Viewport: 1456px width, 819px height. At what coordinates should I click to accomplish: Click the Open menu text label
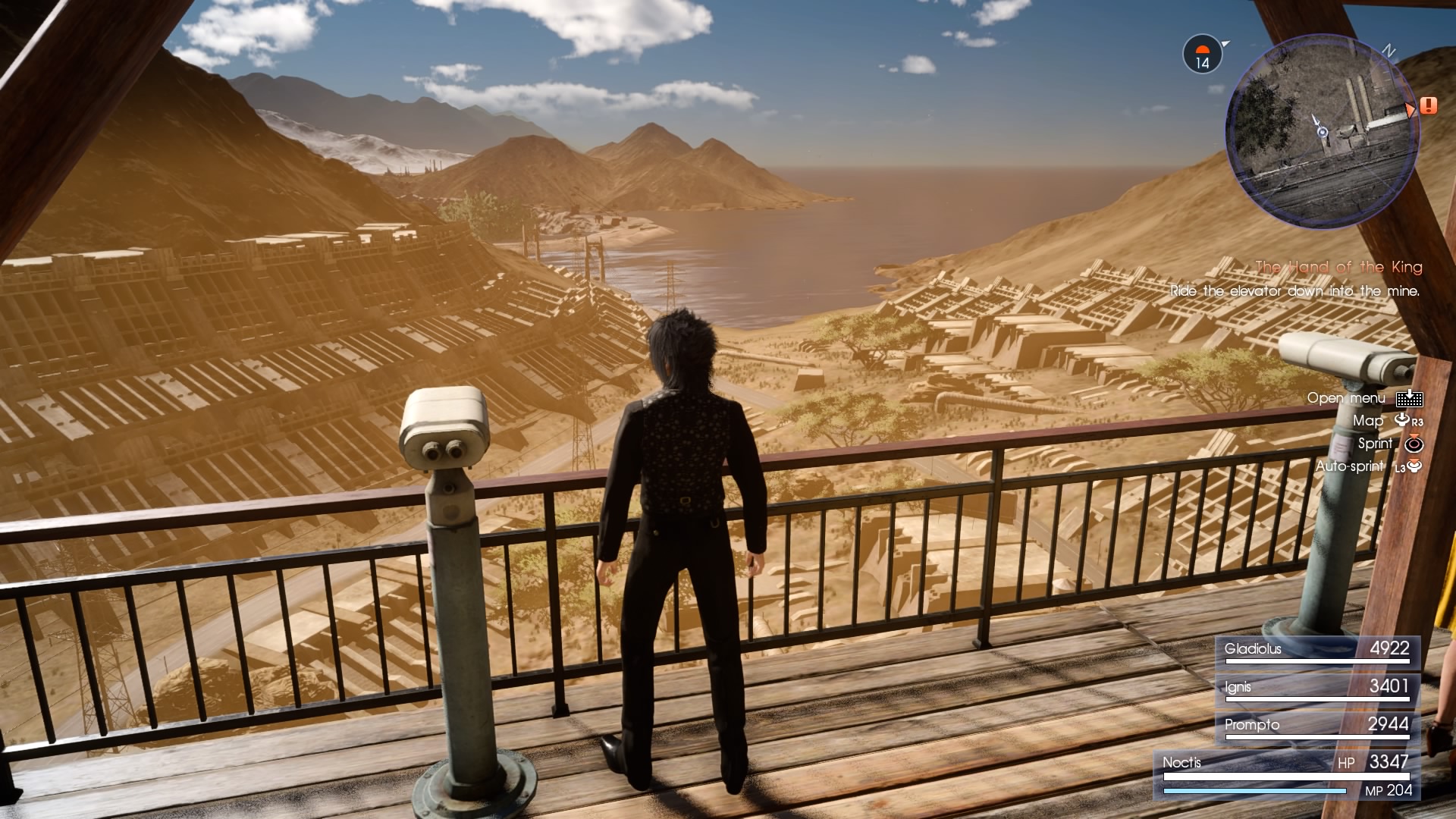[x=1345, y=397]
